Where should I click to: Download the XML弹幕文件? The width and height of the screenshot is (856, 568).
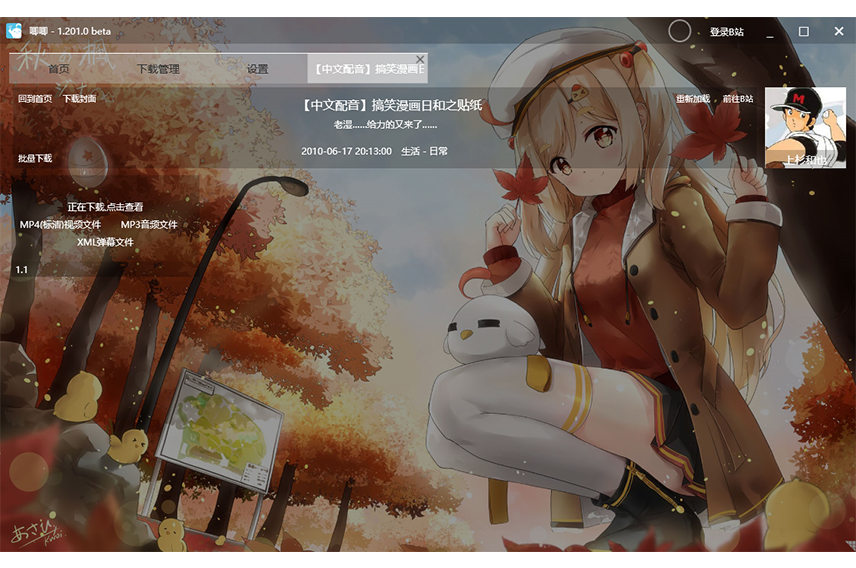point(105,242)
